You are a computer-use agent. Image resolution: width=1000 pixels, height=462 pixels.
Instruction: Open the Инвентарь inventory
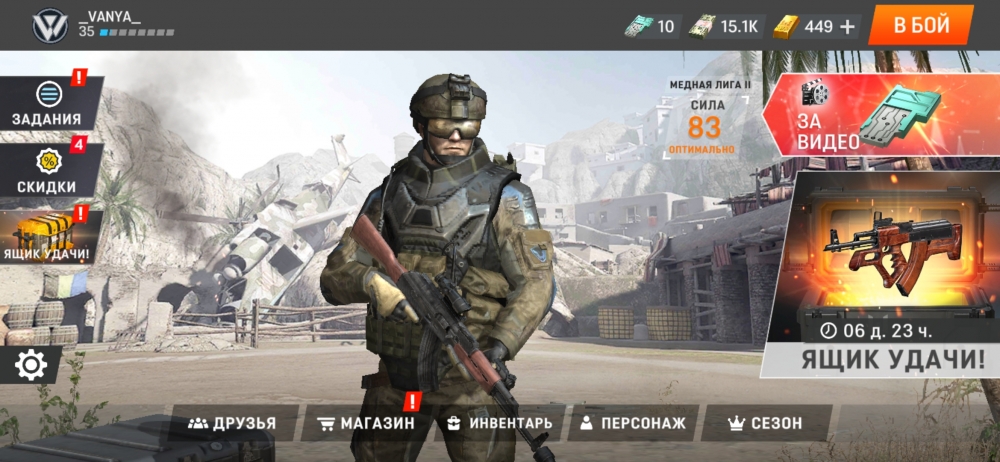click(499, 423)
